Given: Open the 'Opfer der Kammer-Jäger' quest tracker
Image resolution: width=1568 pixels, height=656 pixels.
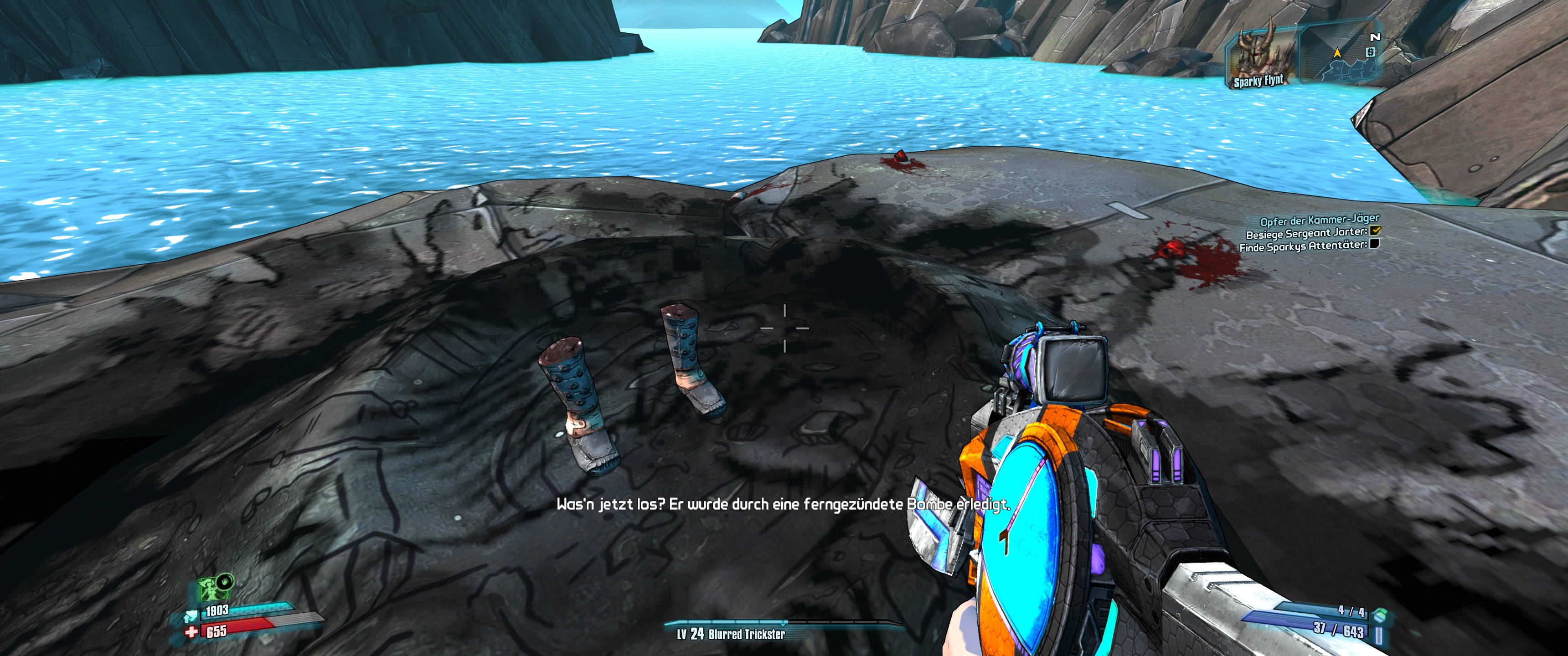Looking at the screenshot, I should coord(1319,220).
